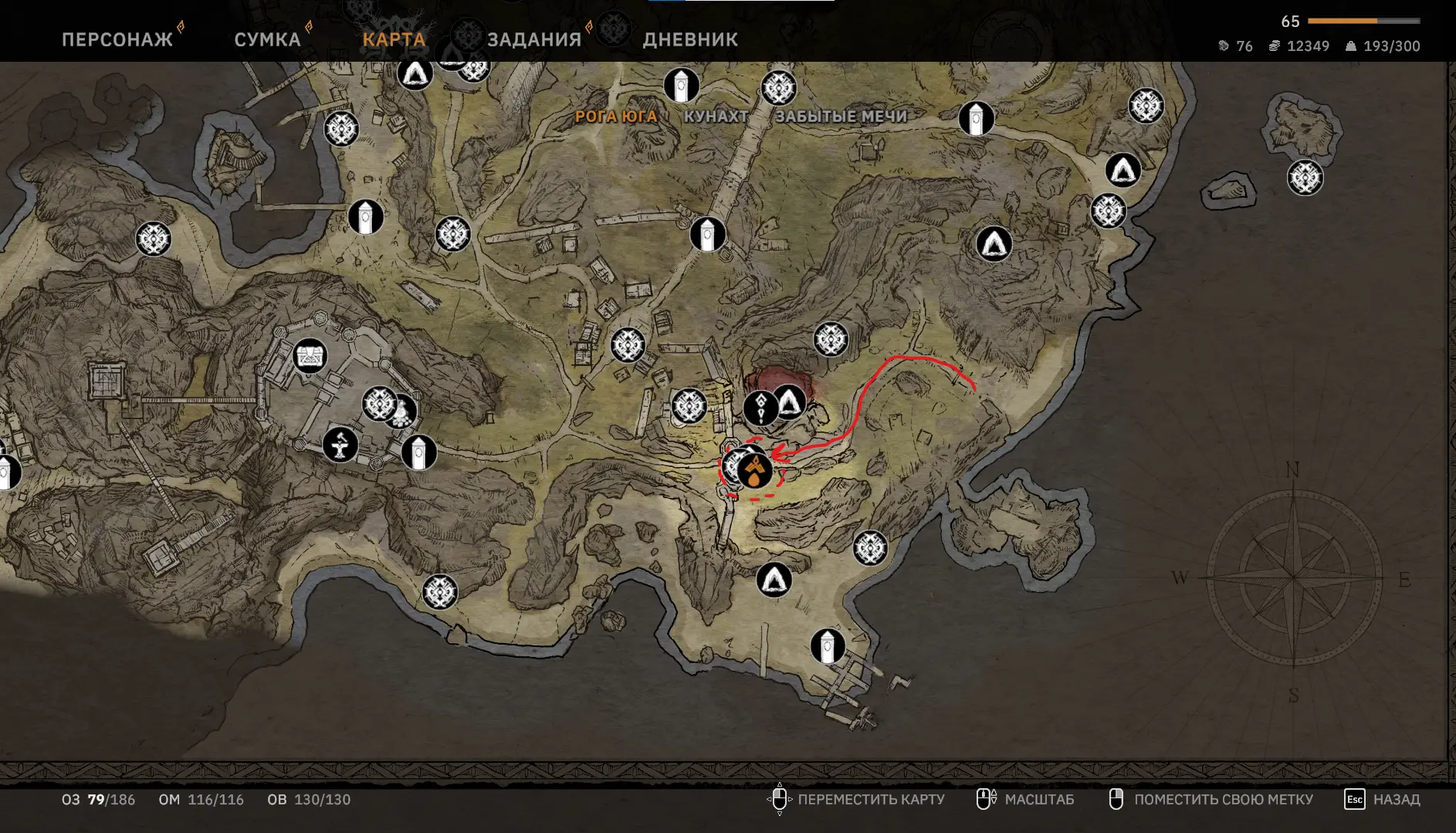This screenshot has width=1456, height=833.
Task: Click the РОГА ЮГА region label
Action: (x=616, y=117)
